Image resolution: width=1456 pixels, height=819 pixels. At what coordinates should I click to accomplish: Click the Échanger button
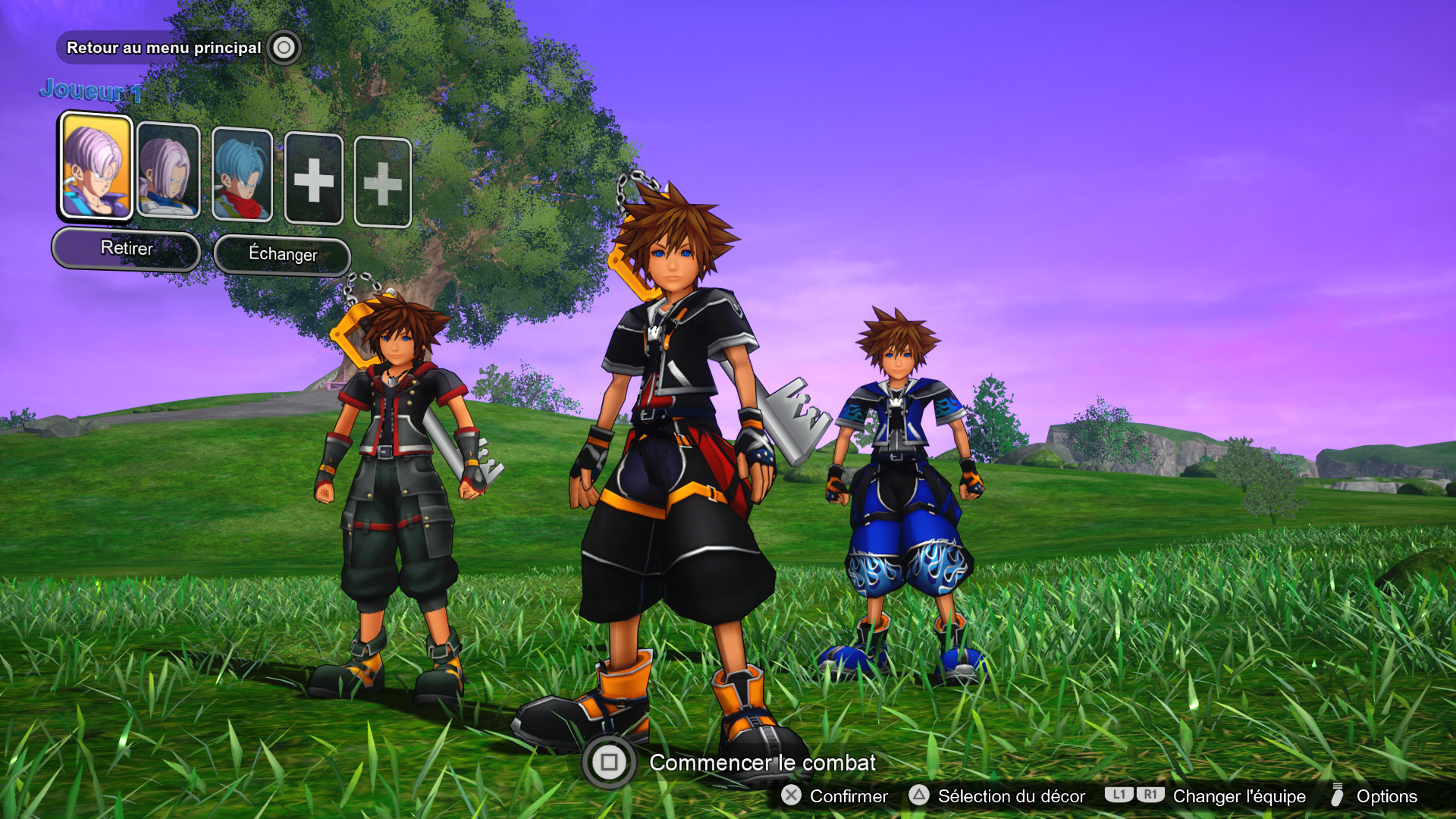[281, 255]
